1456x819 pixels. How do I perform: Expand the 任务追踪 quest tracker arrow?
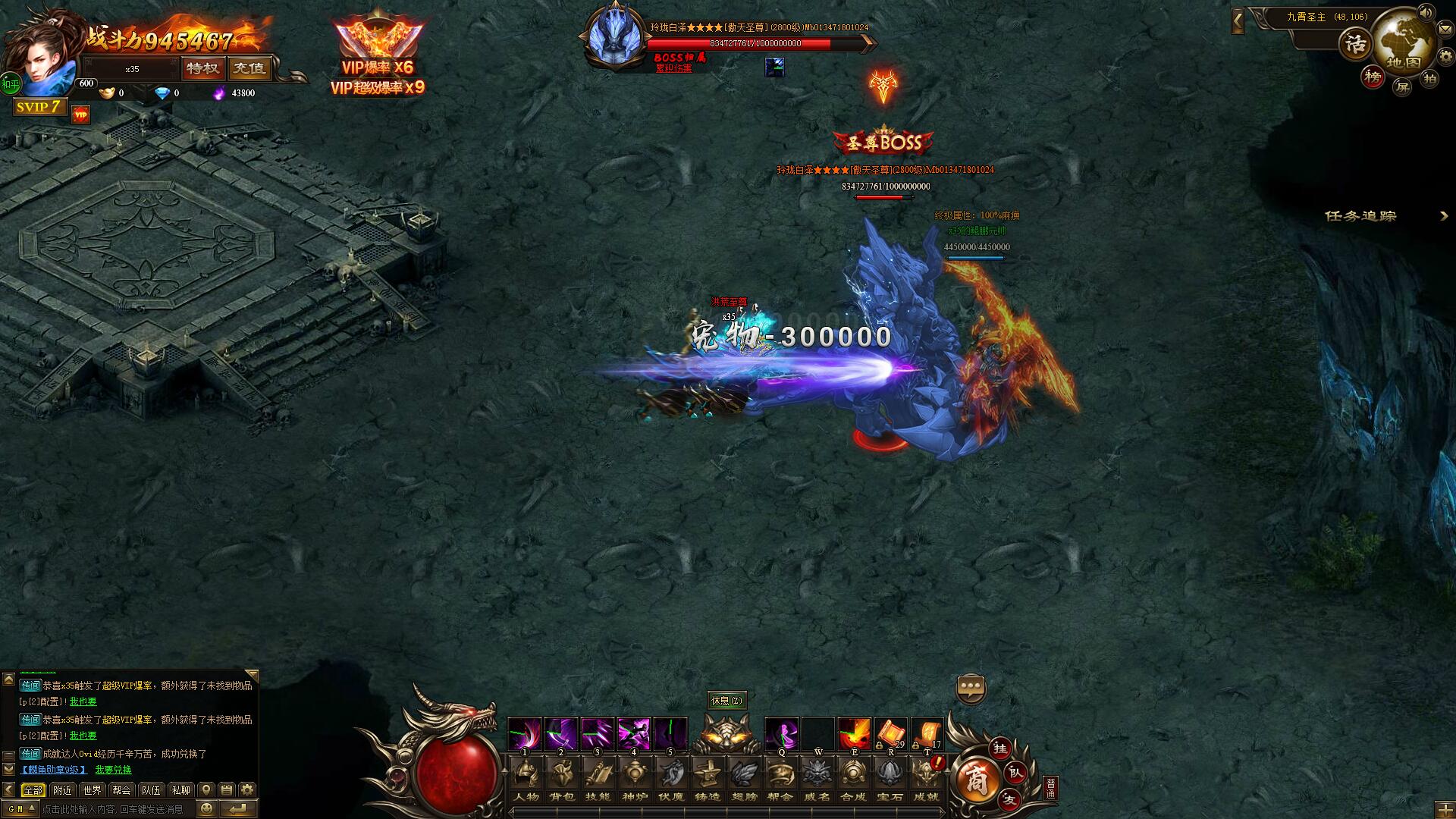pos(1444,216)
